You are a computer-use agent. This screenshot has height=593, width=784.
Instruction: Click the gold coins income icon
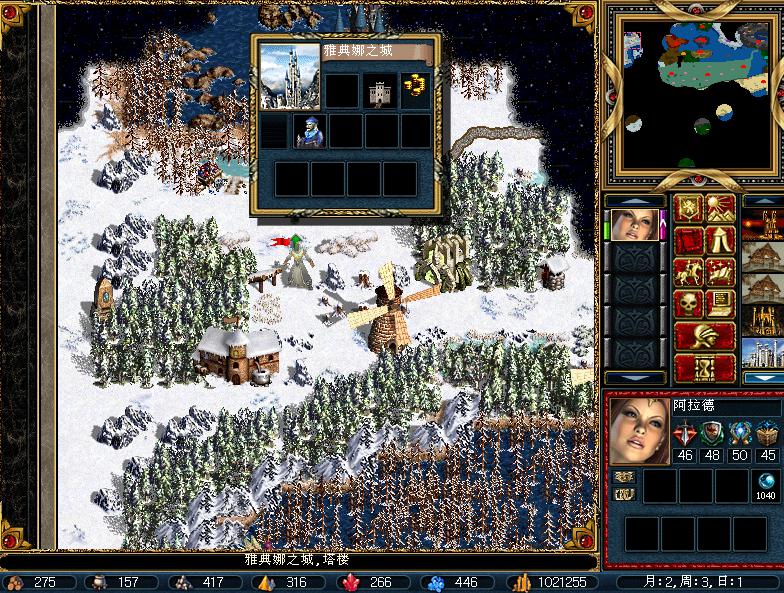point(415,88)
